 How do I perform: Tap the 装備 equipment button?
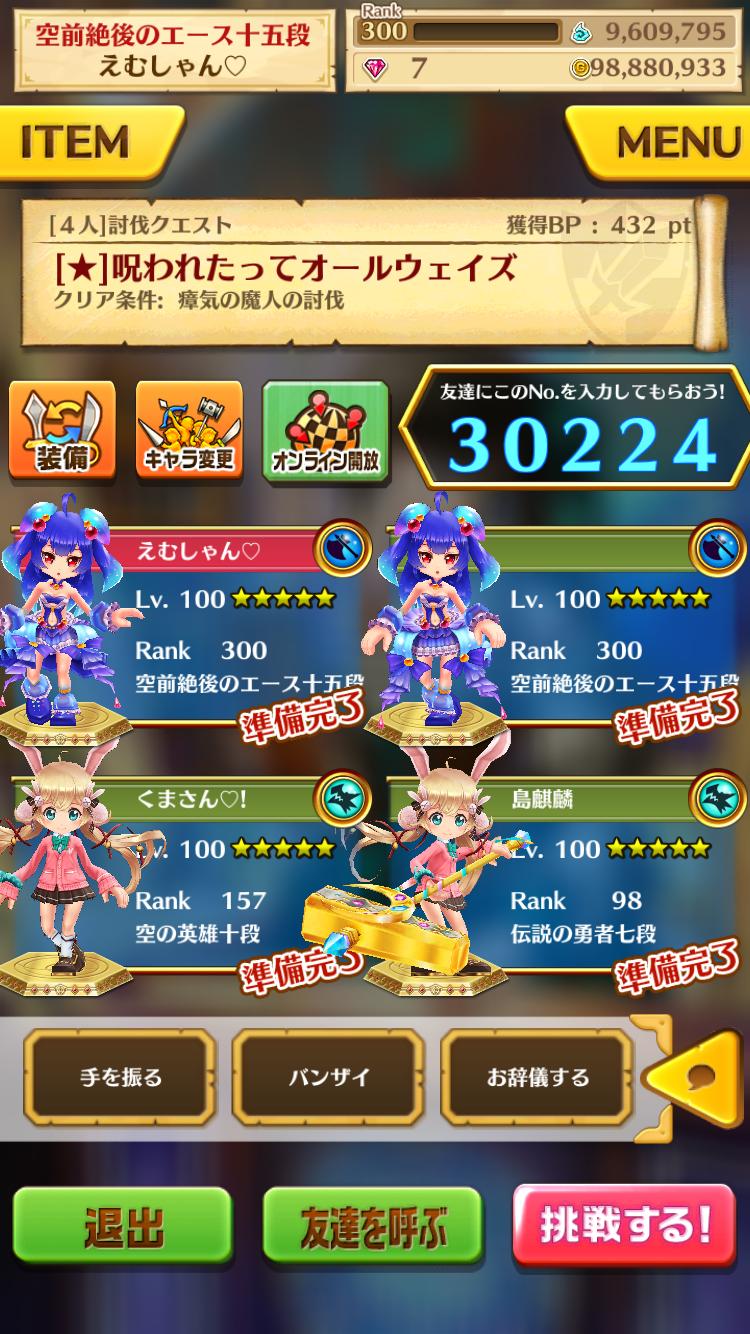pos(62,428)
